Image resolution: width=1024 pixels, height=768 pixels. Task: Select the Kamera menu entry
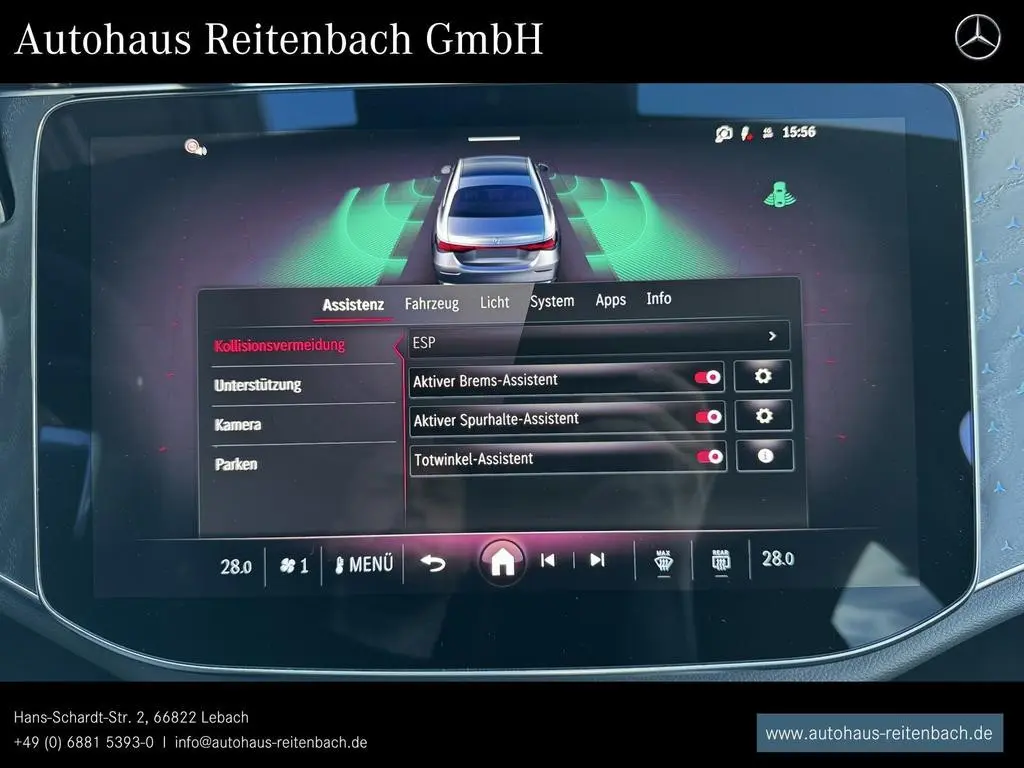(238, 425)
